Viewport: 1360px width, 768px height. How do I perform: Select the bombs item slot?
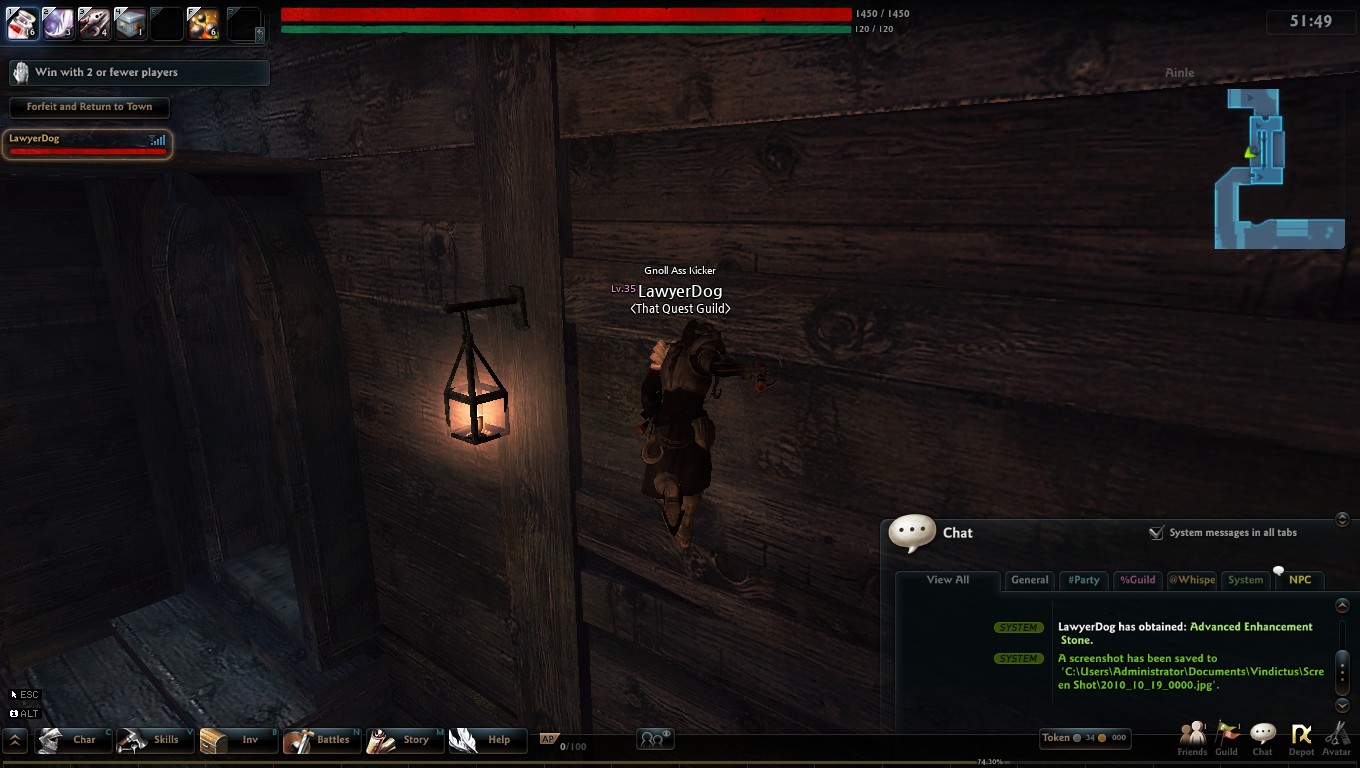203,23
